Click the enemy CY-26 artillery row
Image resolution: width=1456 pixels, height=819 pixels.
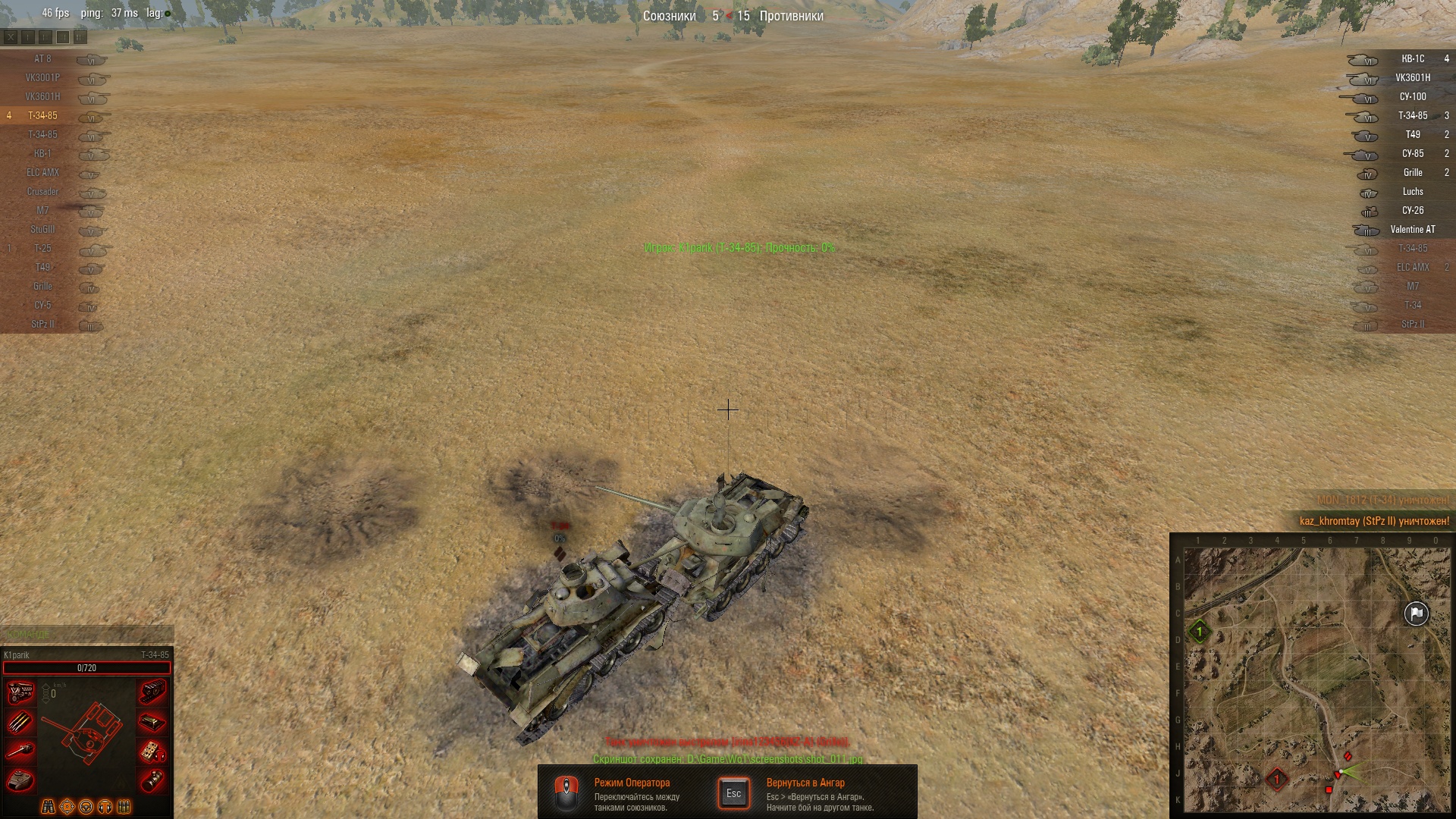[x=1412, y=211]
